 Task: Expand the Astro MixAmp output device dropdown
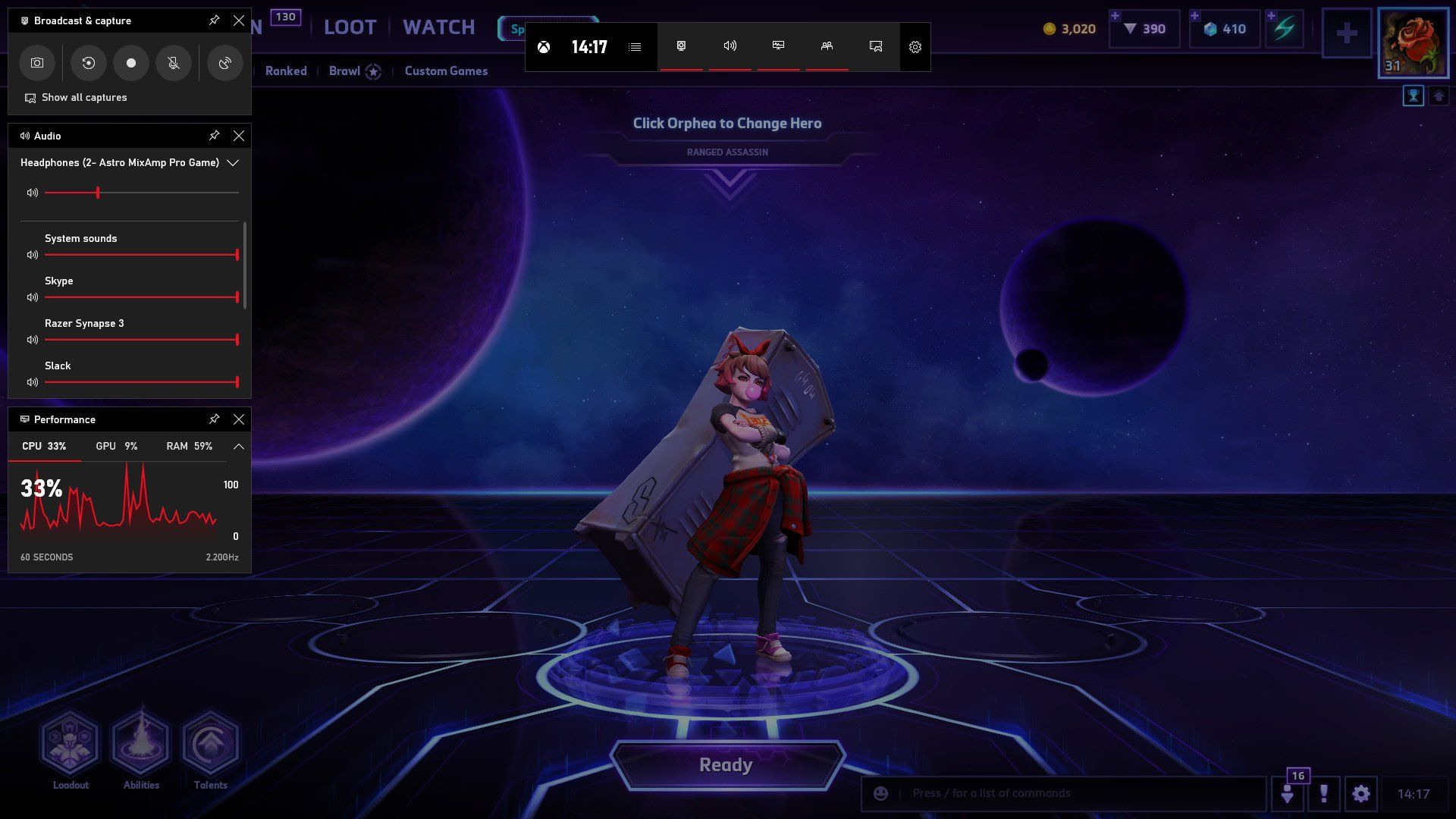pyautogui.click(x=233, y=162)
